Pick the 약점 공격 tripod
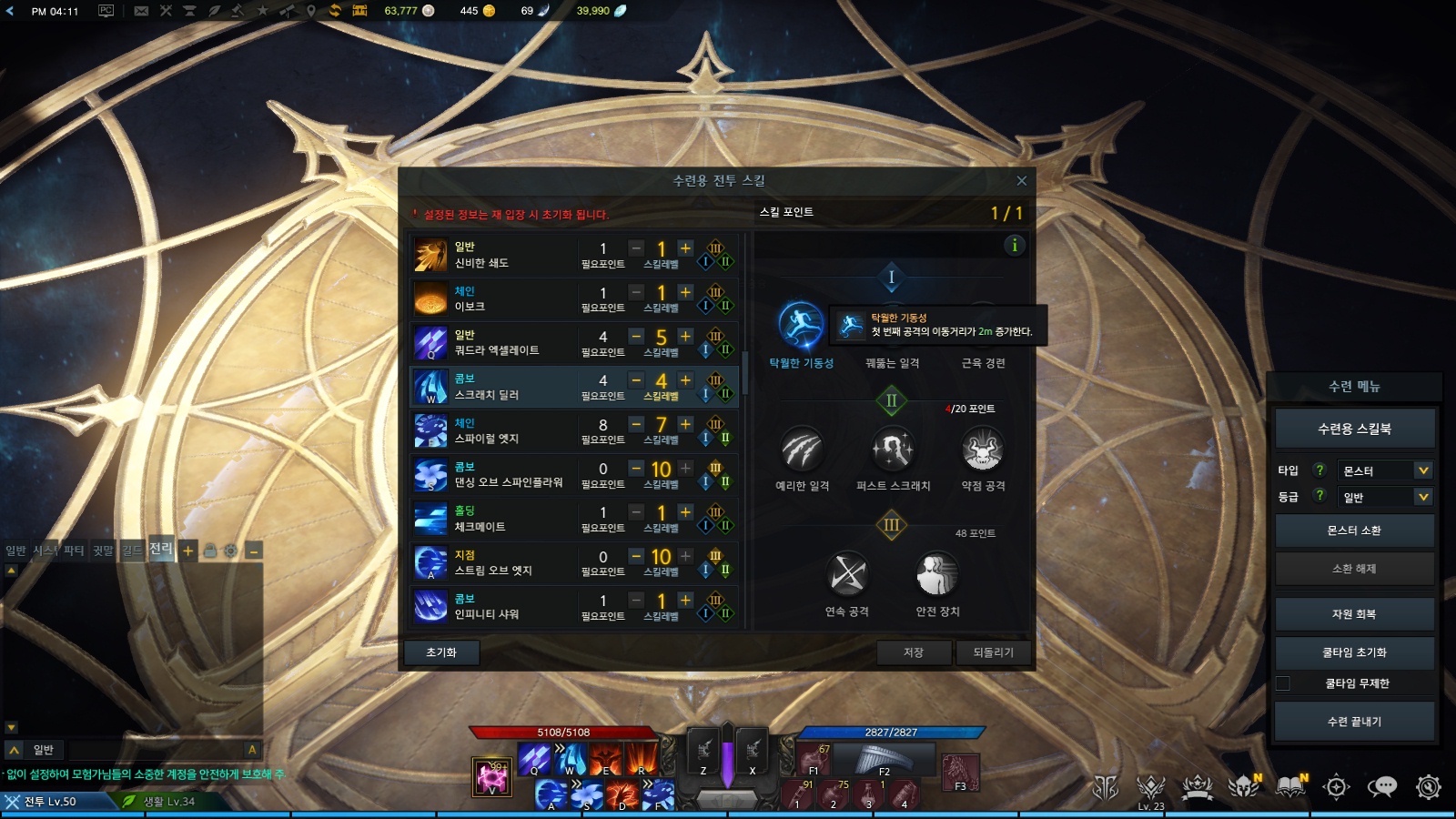1456x819 pixels. tap(983, 450)
